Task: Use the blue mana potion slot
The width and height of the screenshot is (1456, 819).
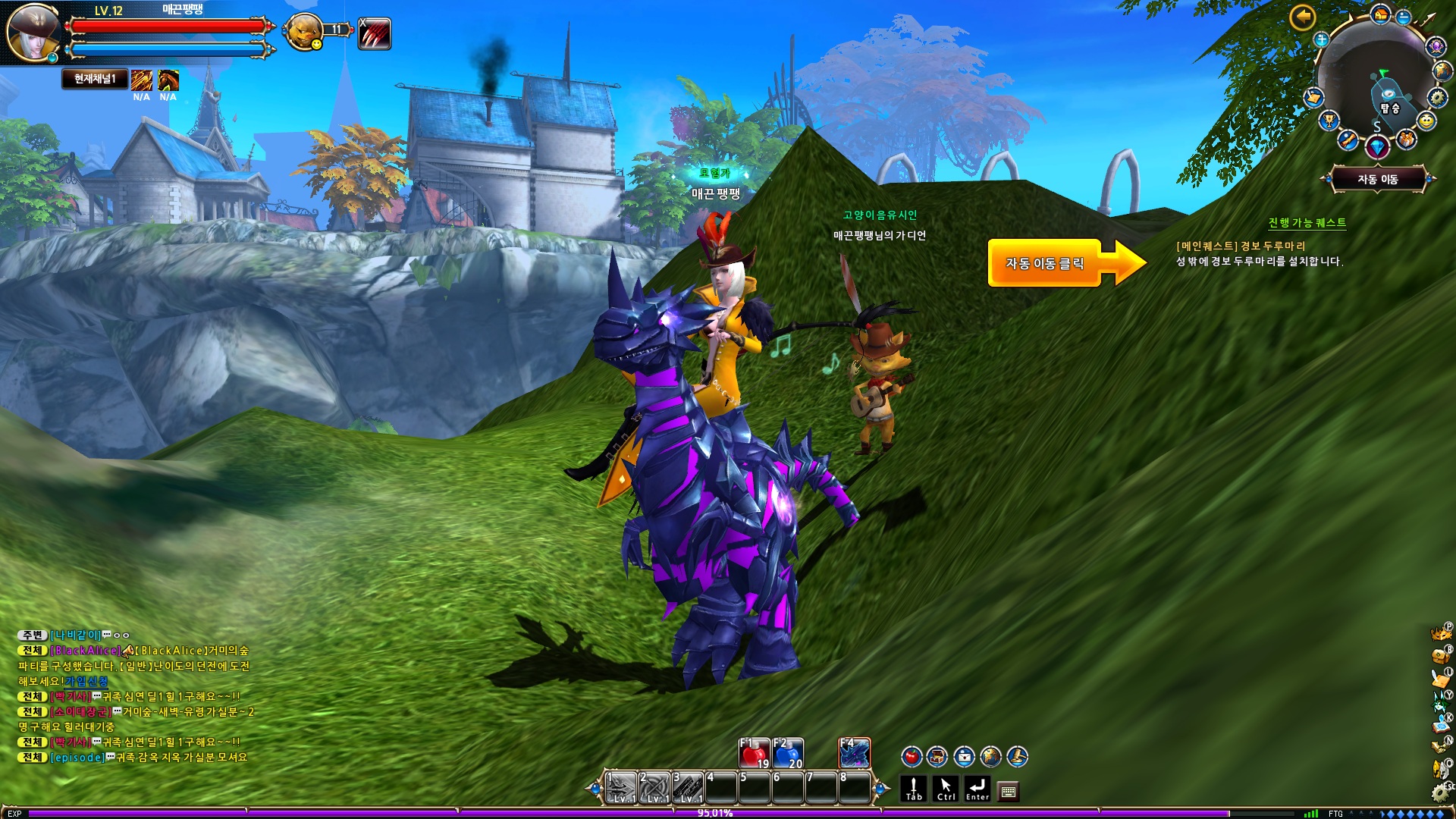Action: pyautogui.click(x=789, y=753)
